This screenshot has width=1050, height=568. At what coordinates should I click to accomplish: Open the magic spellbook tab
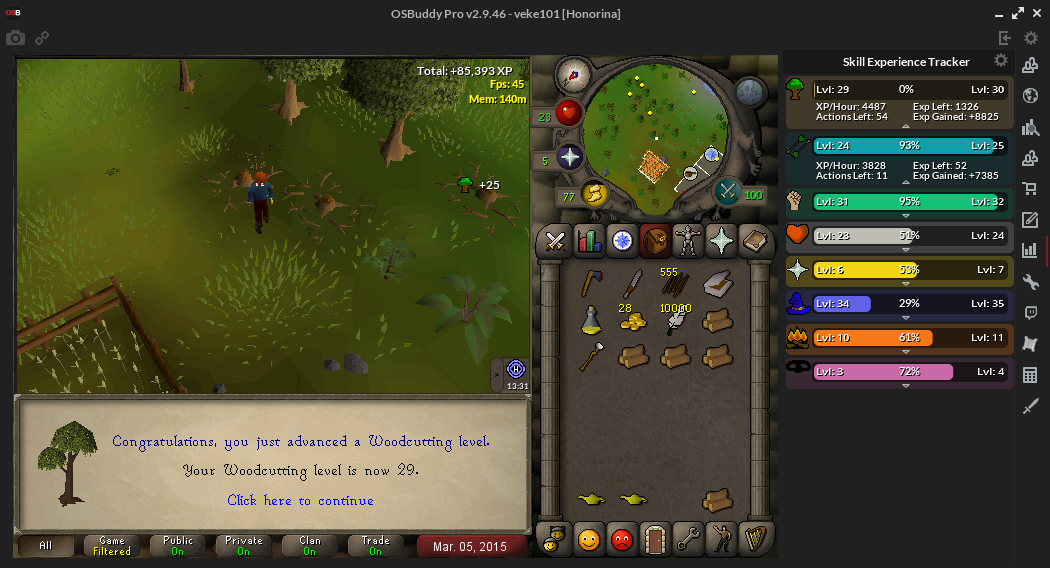pos(753,241)
